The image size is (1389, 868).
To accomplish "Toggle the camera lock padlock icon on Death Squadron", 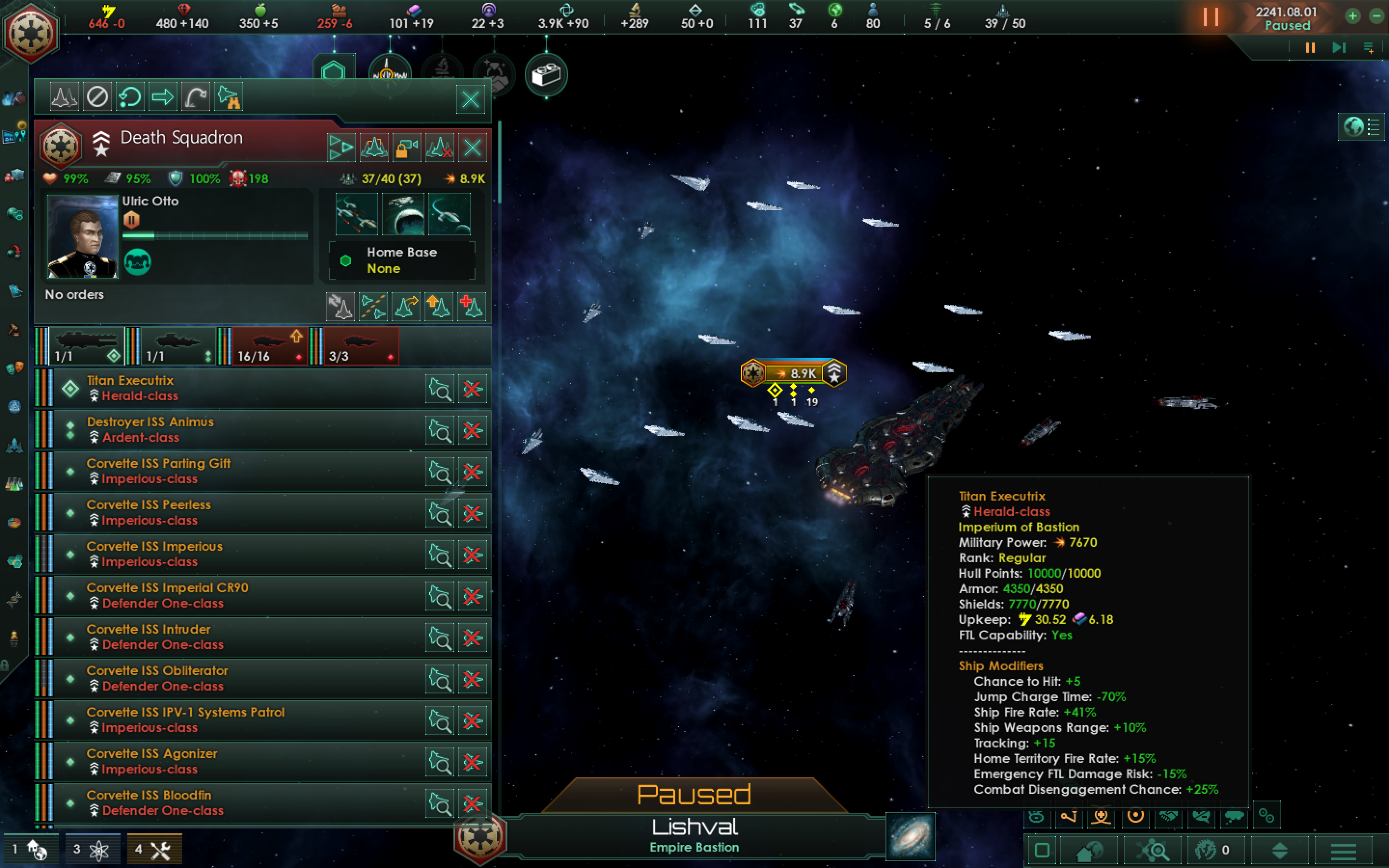I will (407, 148).
